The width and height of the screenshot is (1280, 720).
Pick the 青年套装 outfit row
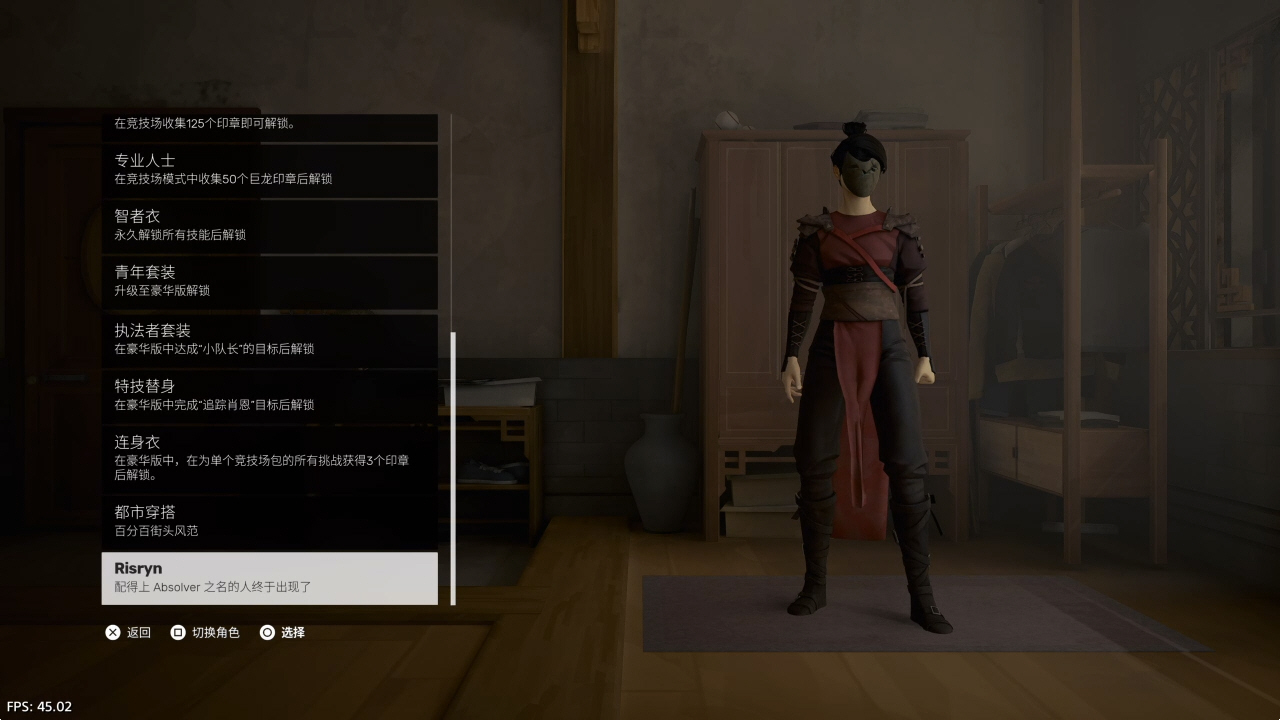[x=269, y=281]
